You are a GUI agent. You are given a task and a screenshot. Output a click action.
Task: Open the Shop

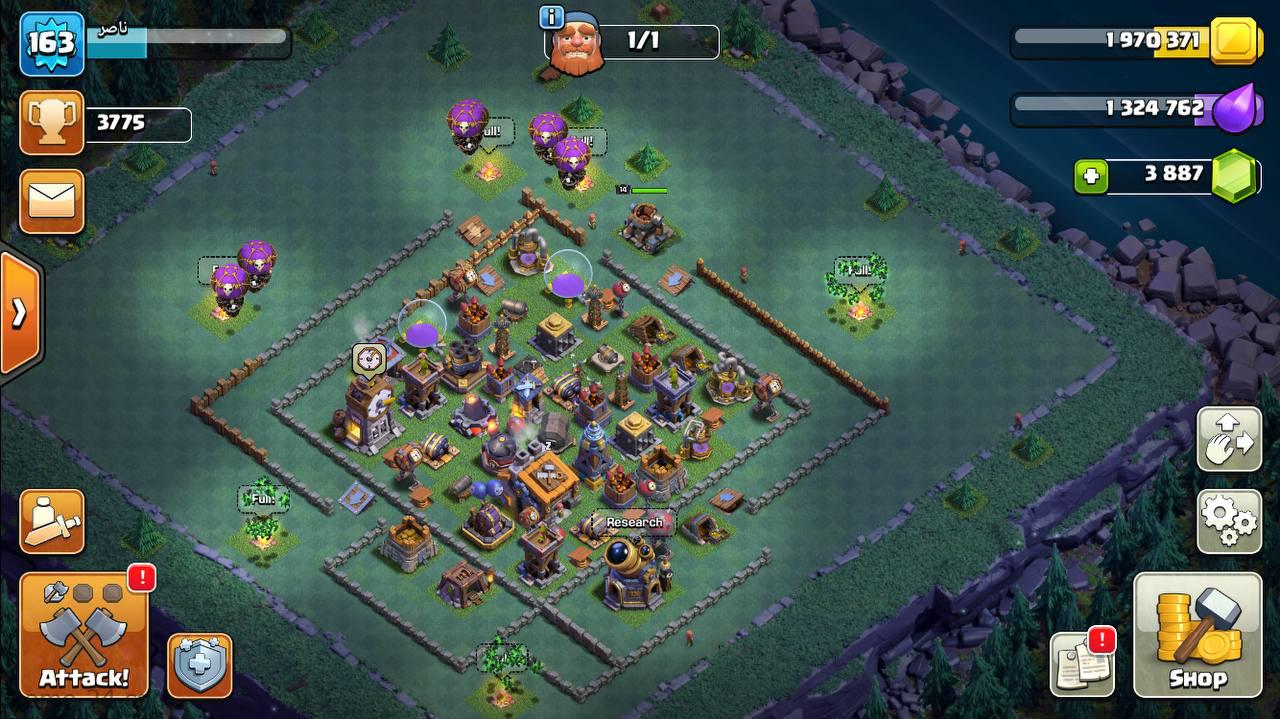coord(1197,635)
